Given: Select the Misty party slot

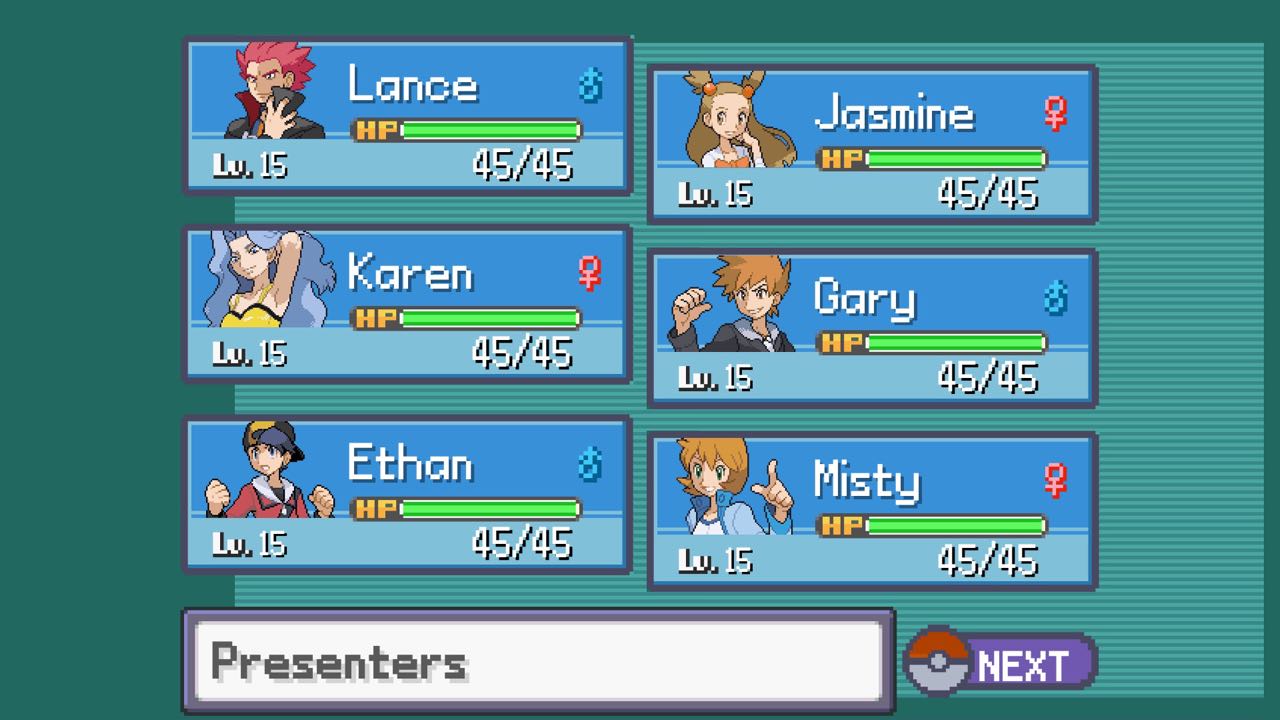Looking at the screenshot, I should pyautogui.click(x=871, y=510).
